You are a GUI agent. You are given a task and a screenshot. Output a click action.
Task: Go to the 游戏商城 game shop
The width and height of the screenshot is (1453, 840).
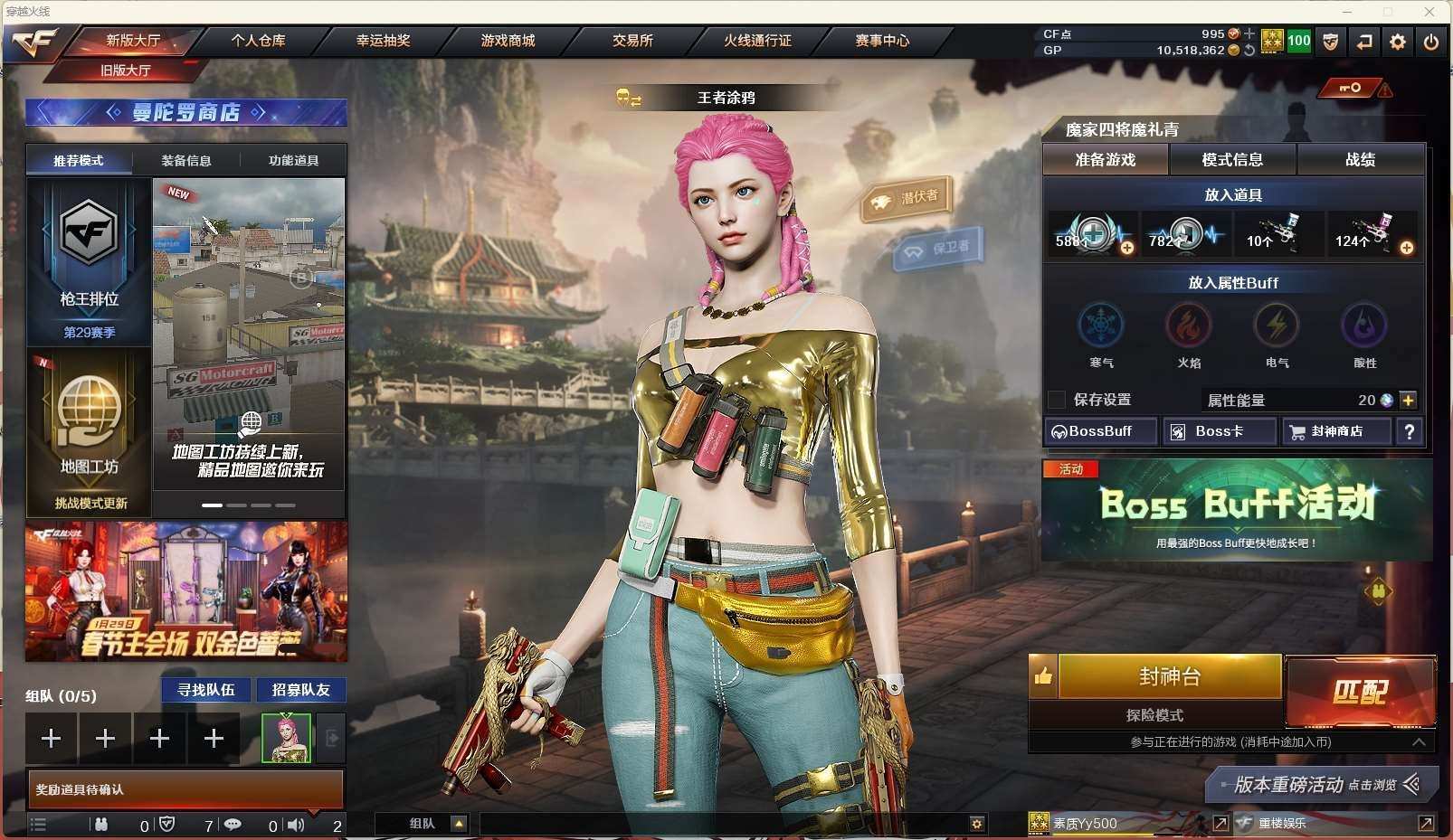508,41
